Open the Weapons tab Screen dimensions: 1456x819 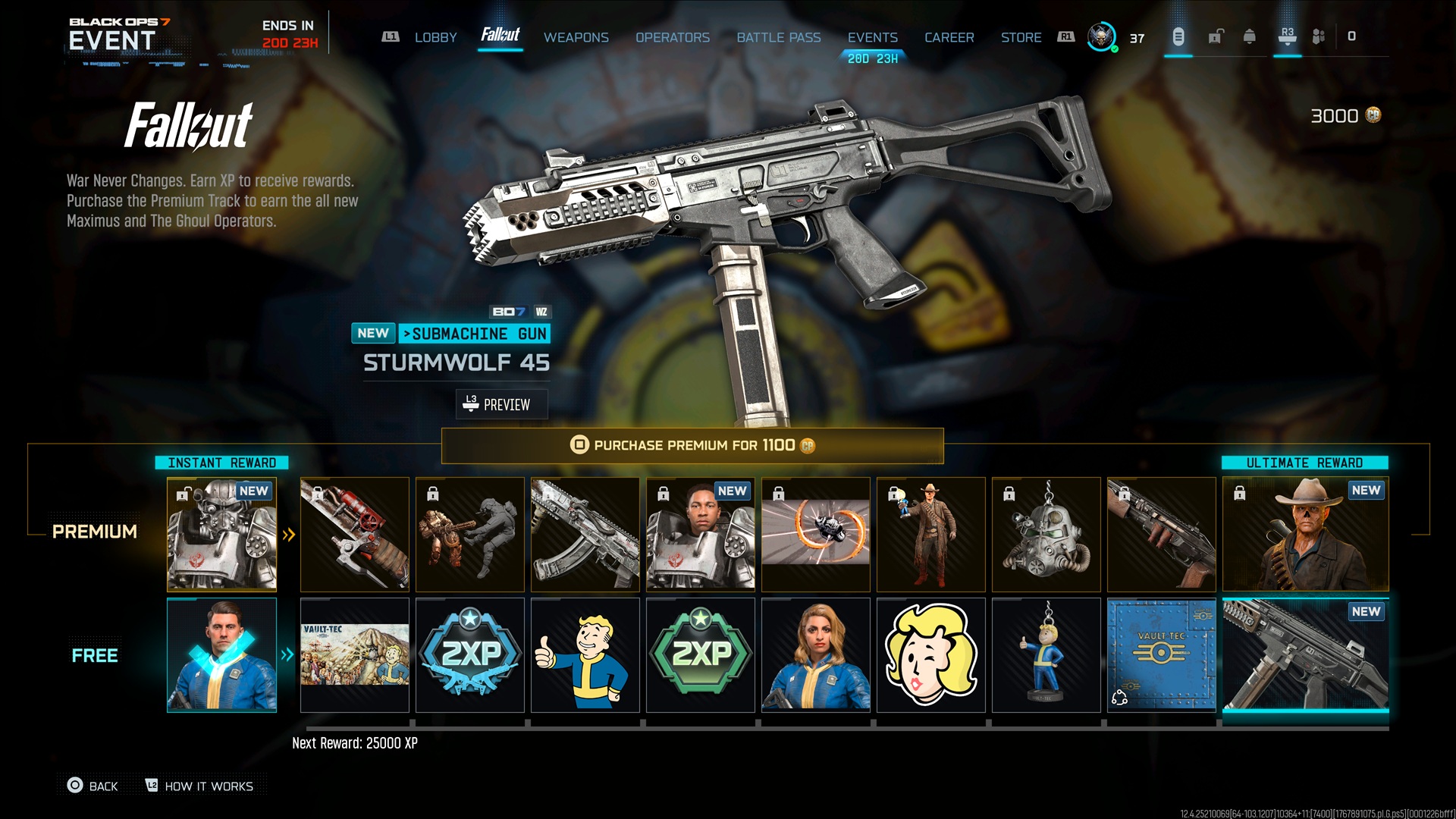[x=576, y=37]
